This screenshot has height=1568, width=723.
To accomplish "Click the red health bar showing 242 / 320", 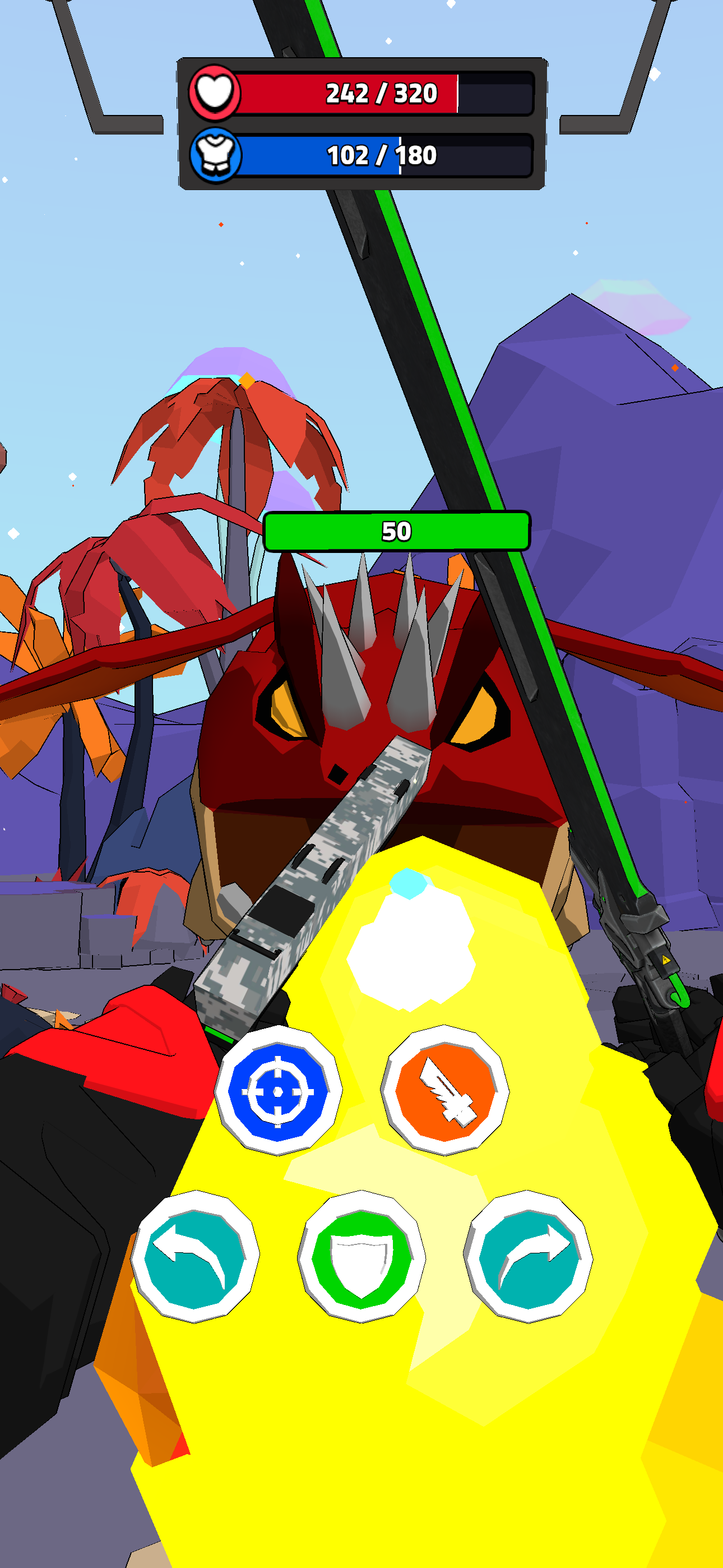I will [x=381, y=93].
